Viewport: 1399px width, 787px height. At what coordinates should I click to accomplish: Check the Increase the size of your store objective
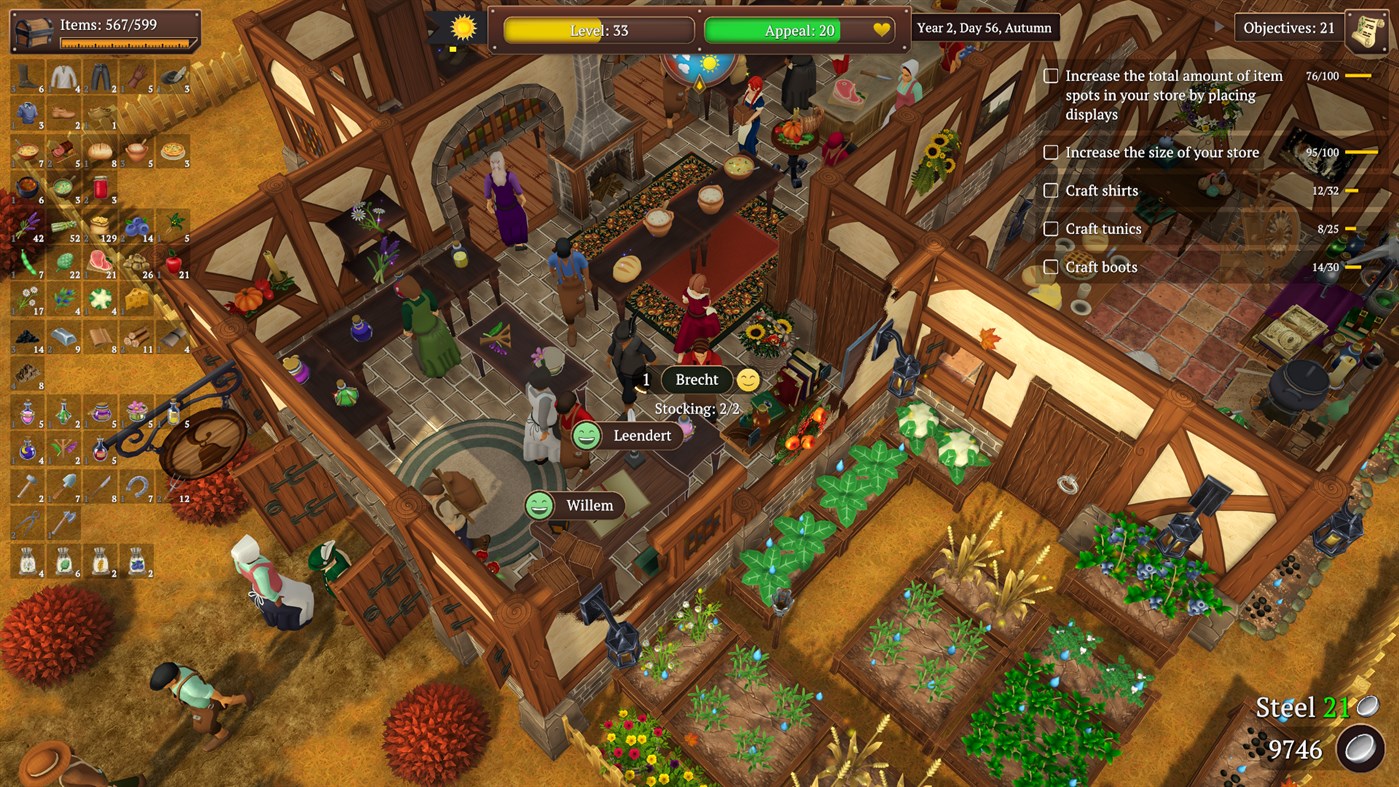[x=1051, y=152]
